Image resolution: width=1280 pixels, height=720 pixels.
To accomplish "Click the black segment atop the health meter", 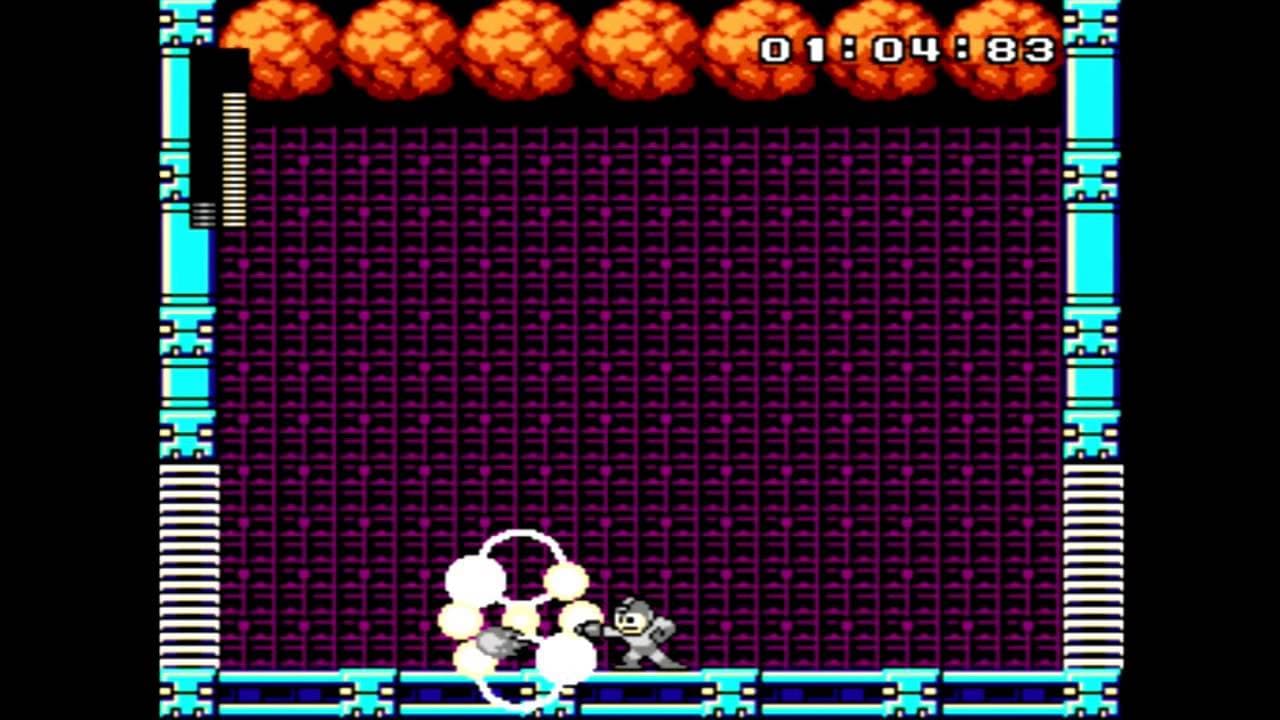I will click(222, 70).
